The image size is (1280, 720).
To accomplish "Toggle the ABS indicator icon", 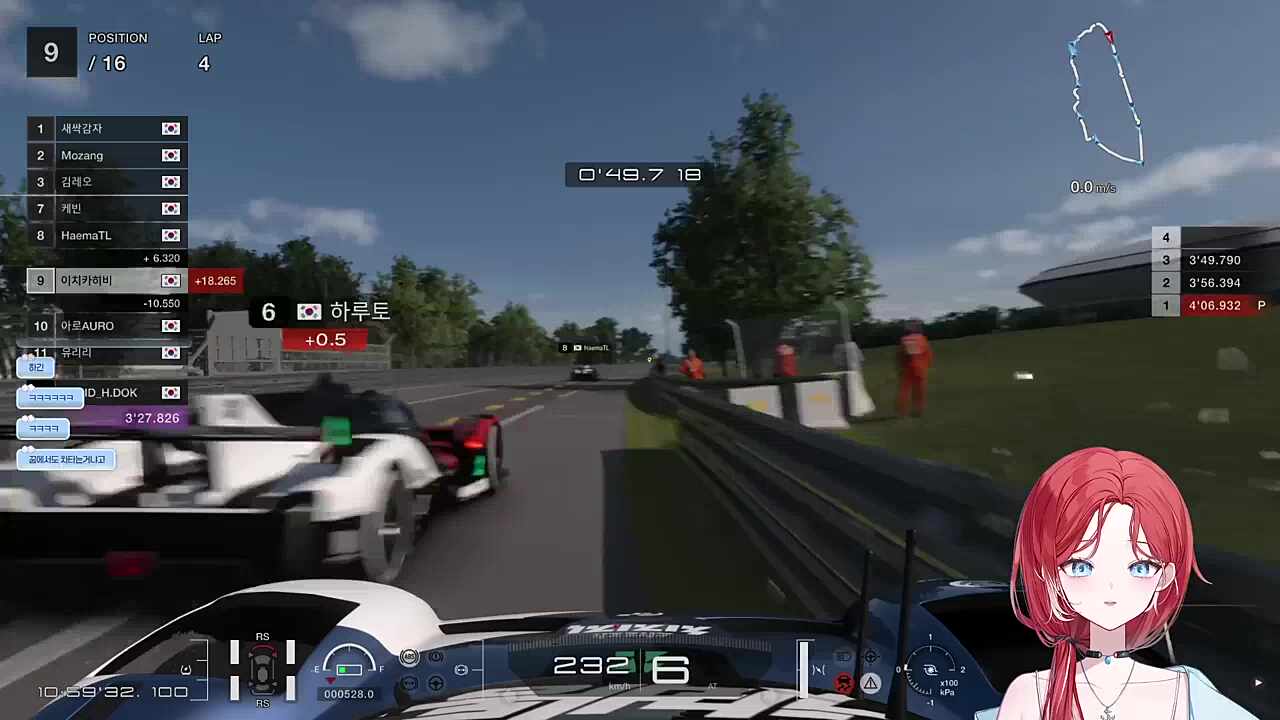I will (409, 657).
